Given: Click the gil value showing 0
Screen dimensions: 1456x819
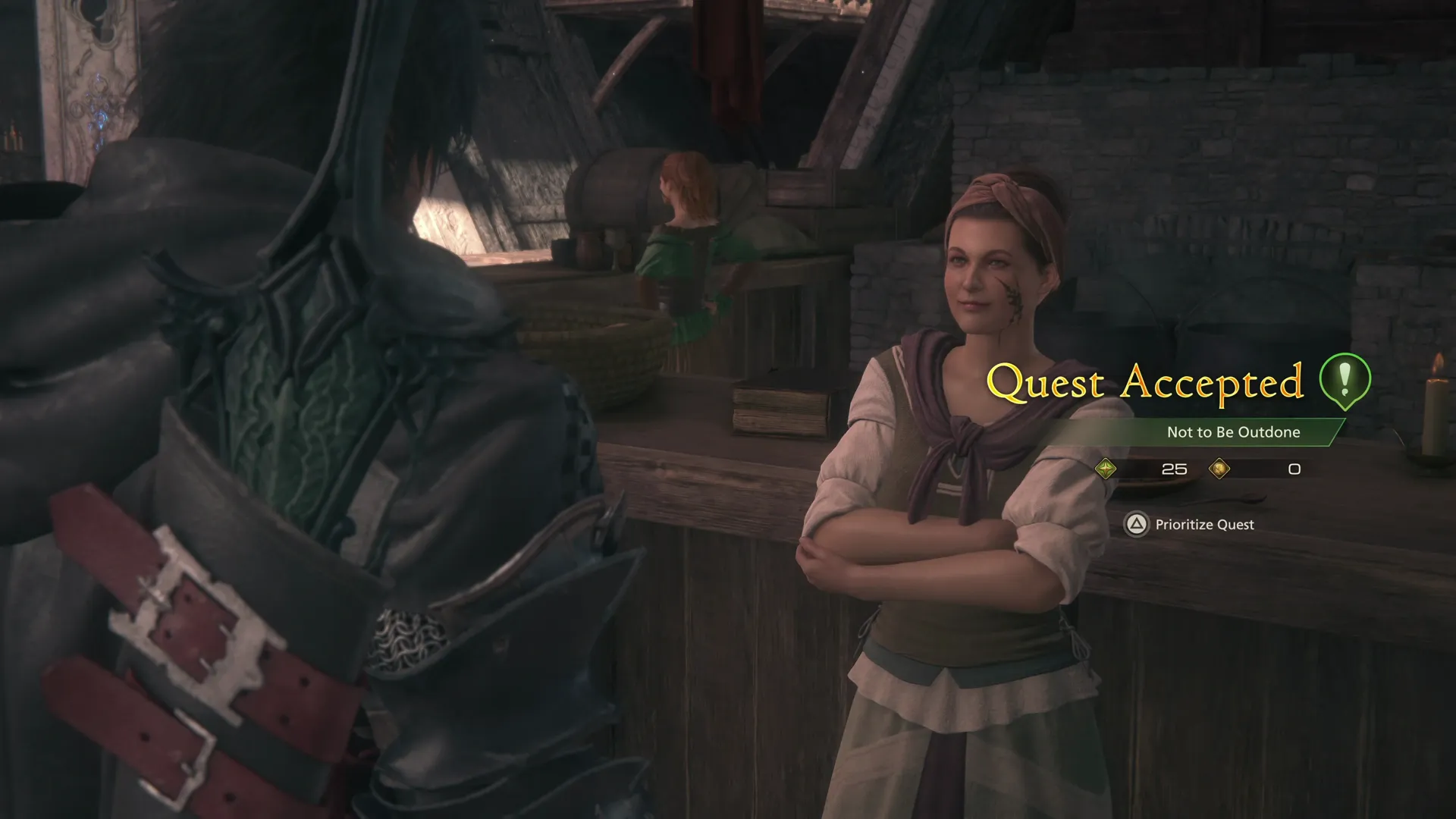Looking at the screenshot, I should (x=1294, y=469).
